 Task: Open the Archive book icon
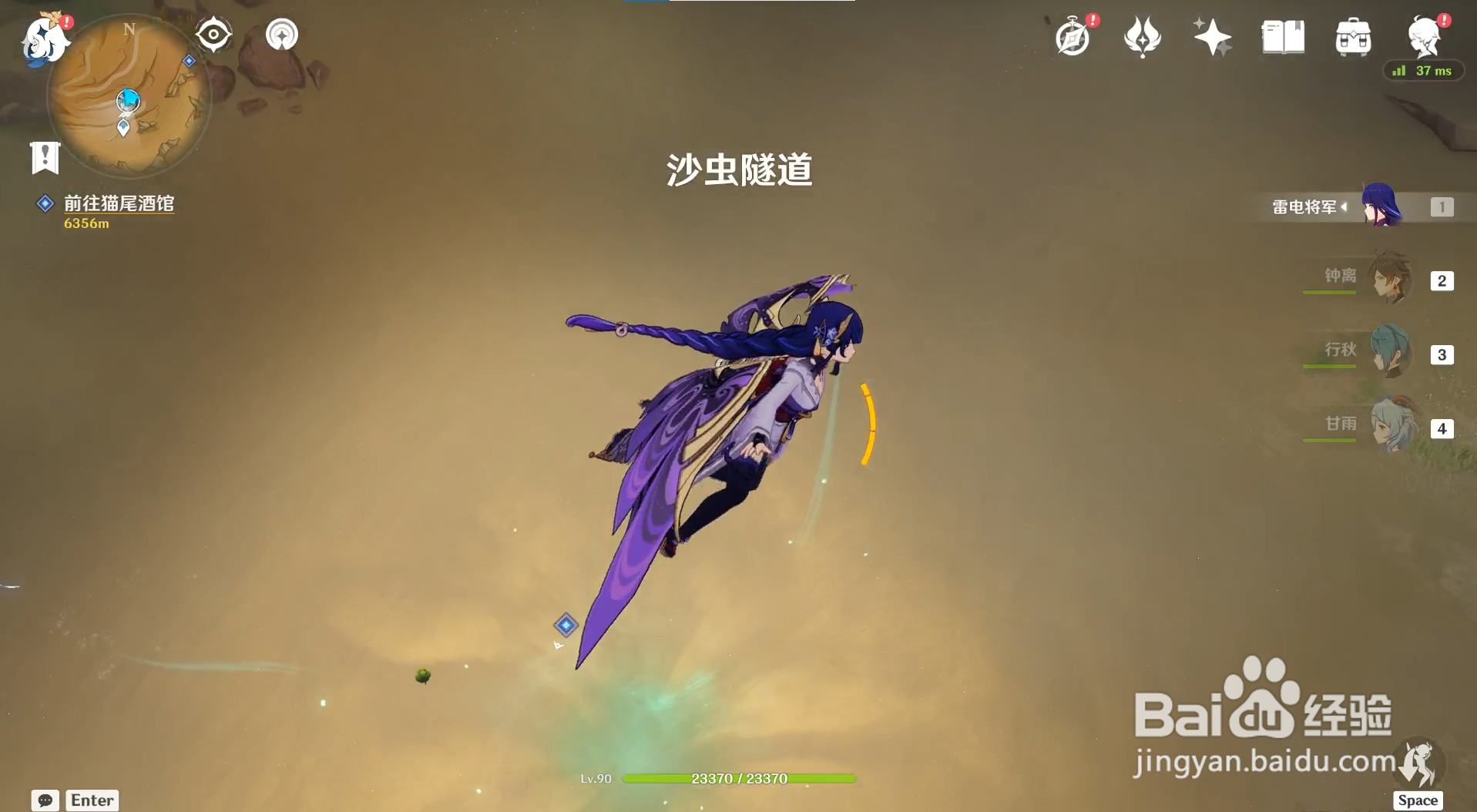[x=1281, y=35]
